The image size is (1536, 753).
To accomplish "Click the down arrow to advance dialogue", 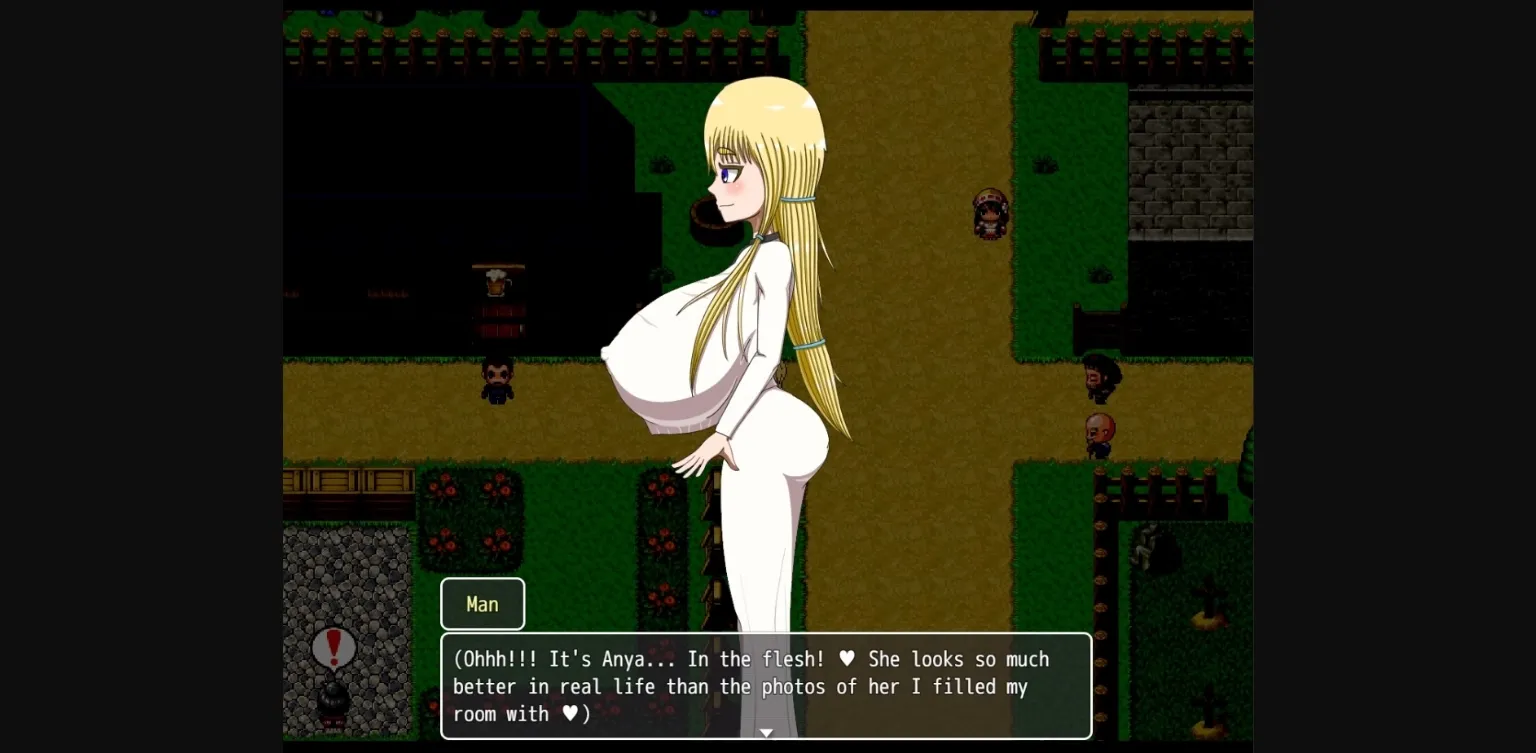I will (766, 733).
